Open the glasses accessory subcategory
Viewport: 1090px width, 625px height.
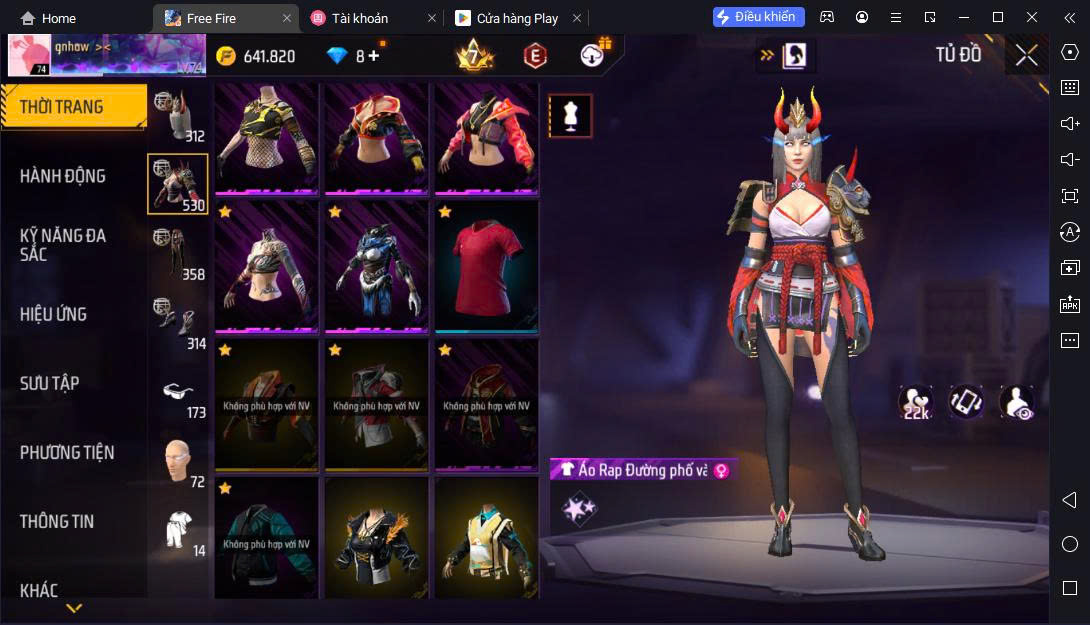pos(178,392)
